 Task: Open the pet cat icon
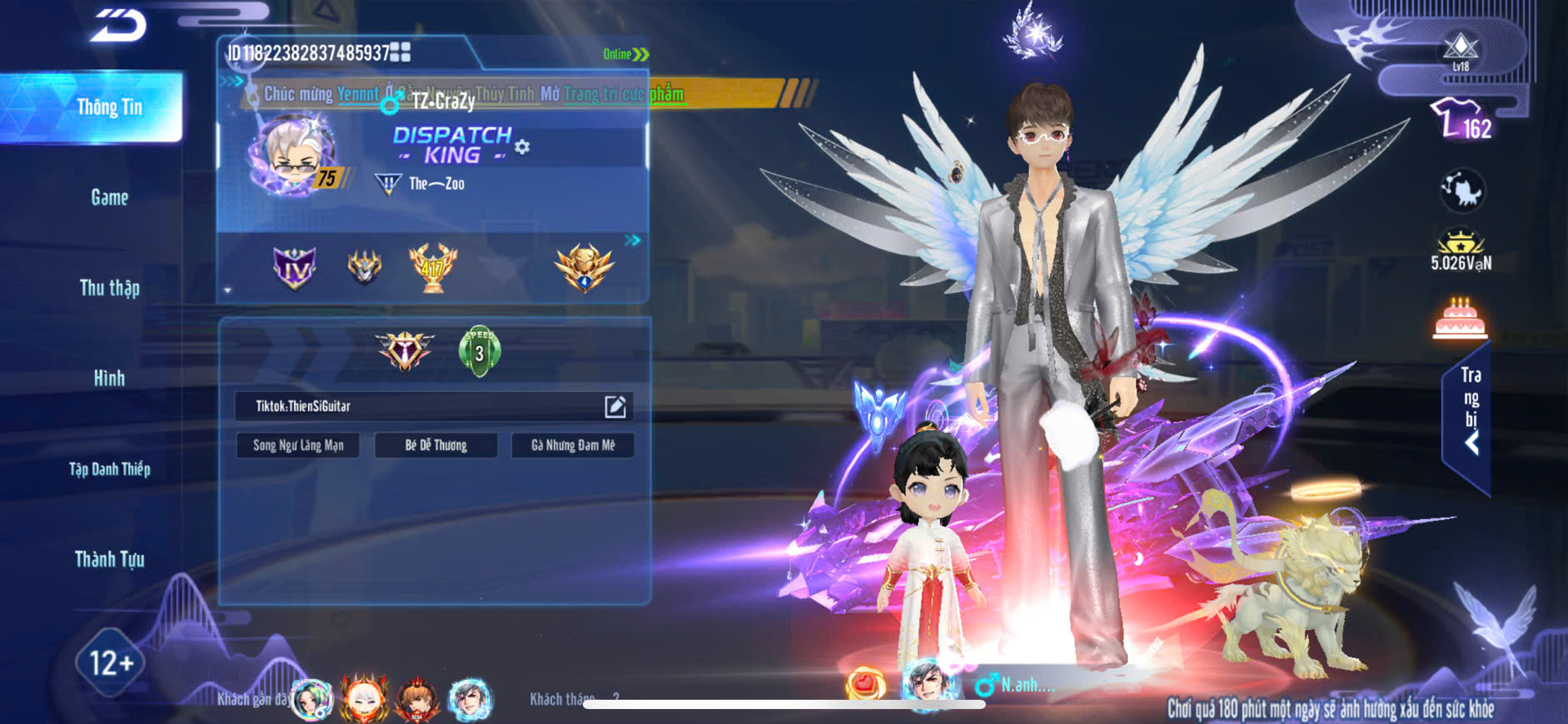[1461, 191]
